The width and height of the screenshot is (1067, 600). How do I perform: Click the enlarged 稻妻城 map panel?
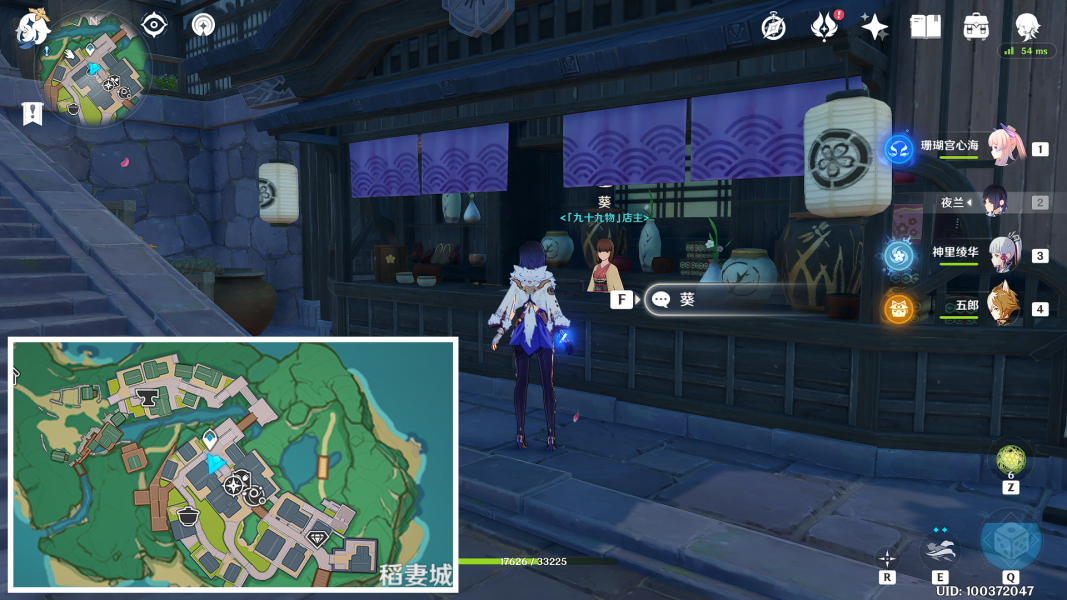coord(233,464)
